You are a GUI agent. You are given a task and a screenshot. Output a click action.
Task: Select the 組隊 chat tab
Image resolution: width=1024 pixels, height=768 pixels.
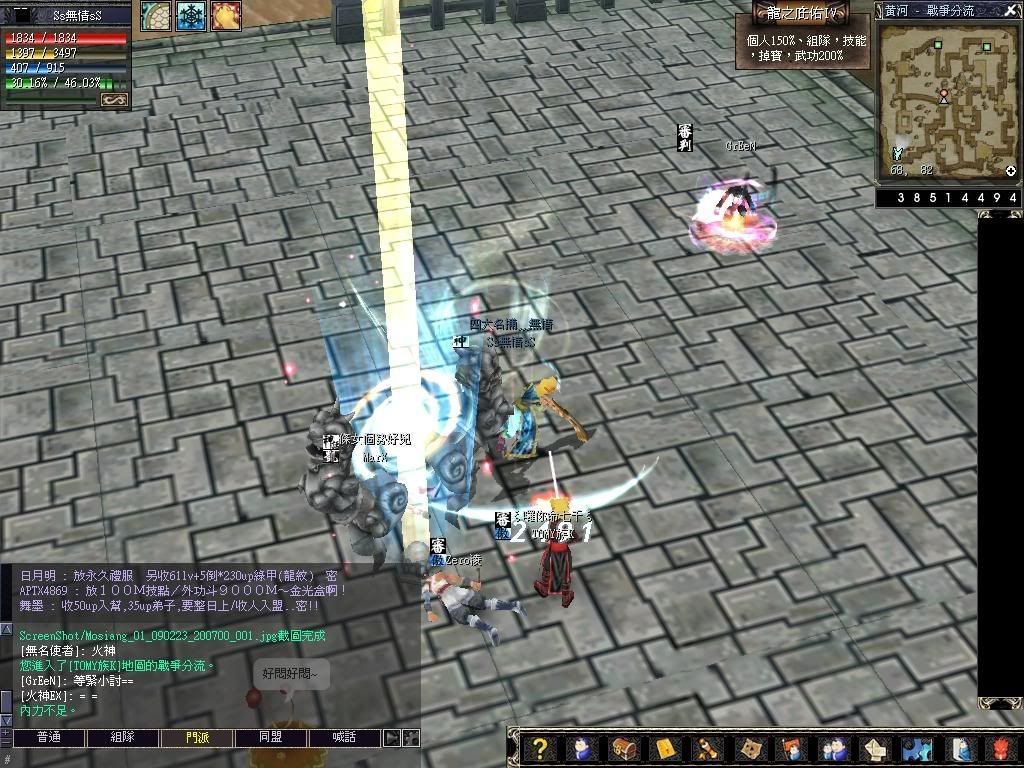tap(122, 738)
